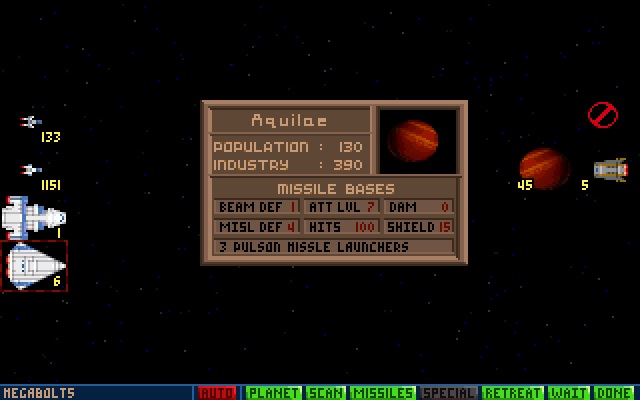Click the greyed-out SPECIAL button
640x400 pixels.
449,393
